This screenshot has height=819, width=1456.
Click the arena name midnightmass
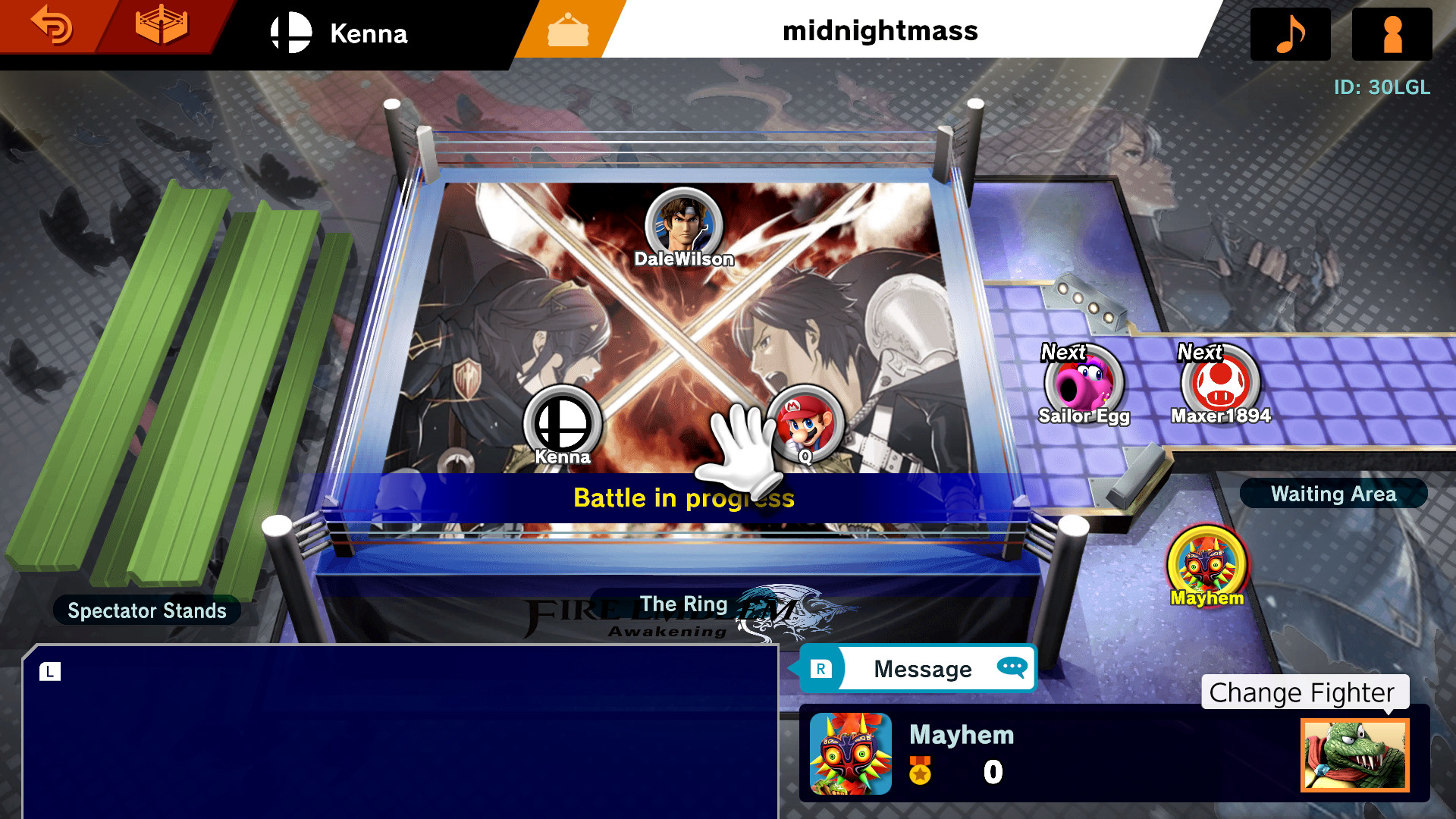click(x=880, y=32)
